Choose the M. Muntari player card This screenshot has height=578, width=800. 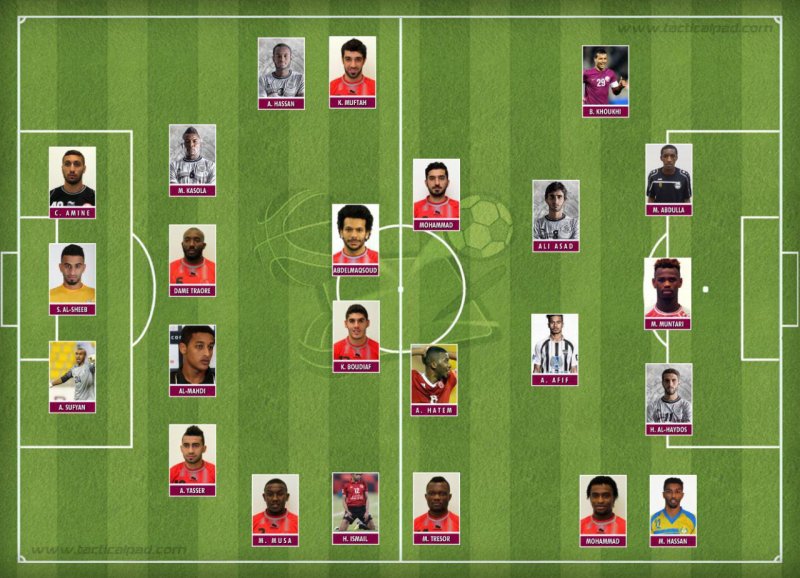point(667,292)
